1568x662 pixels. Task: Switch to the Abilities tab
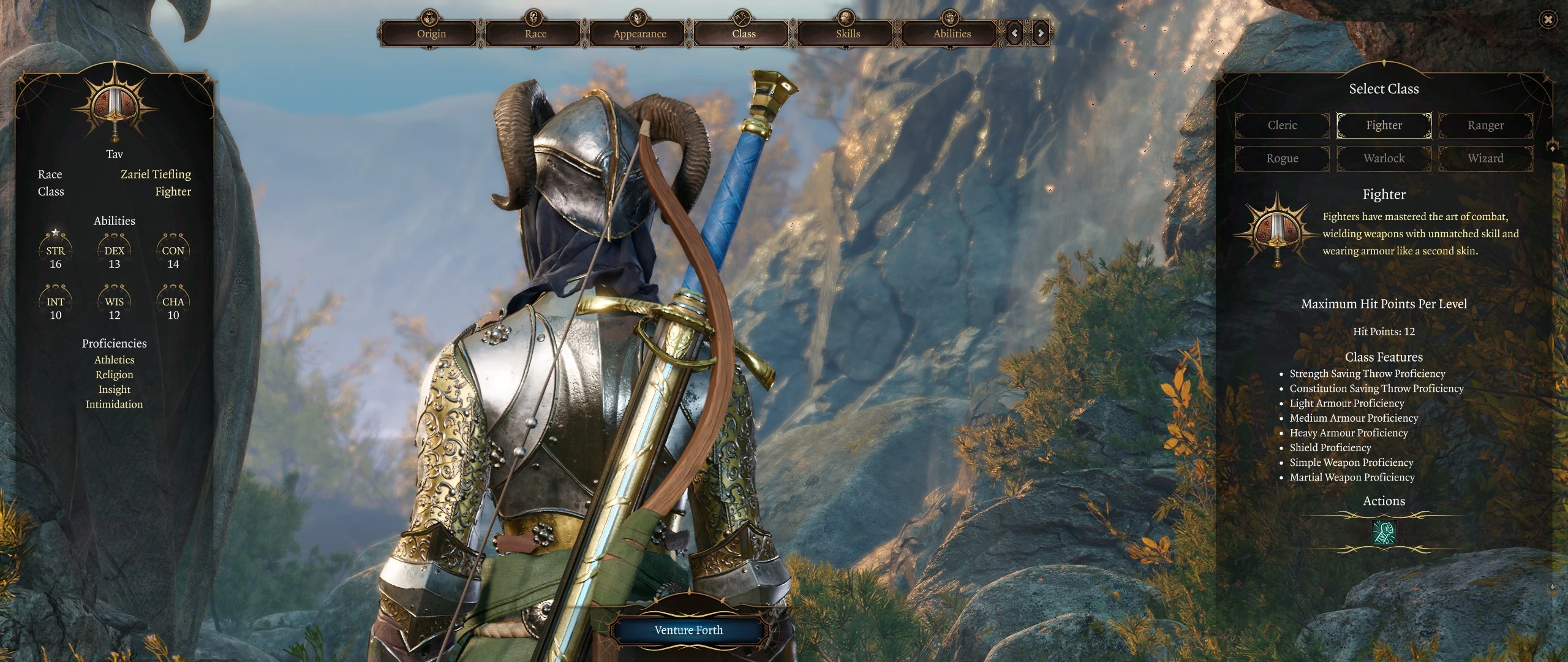(952, 33)
